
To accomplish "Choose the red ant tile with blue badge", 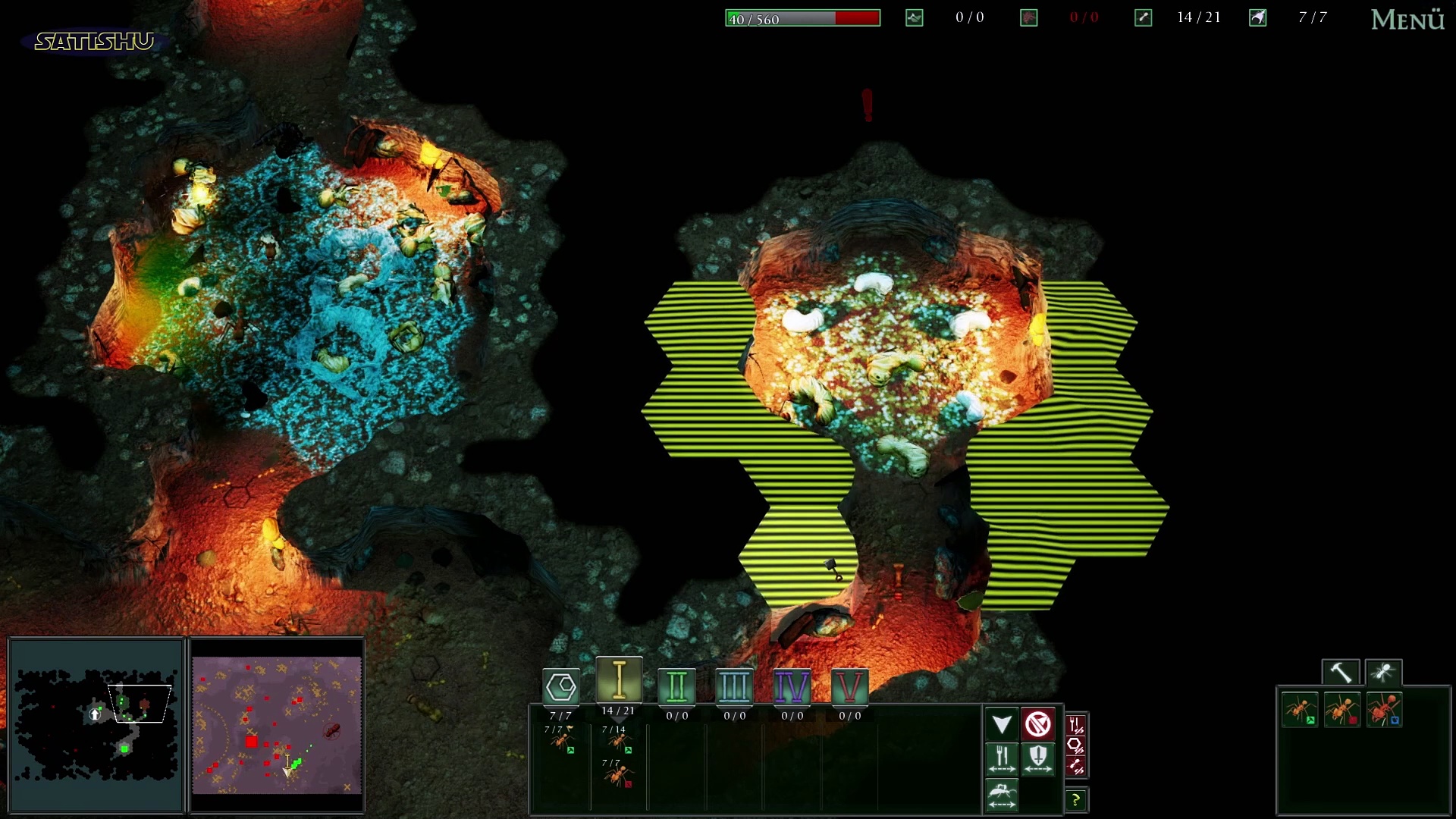I will pyautogui.click(x=1384, y=711).
